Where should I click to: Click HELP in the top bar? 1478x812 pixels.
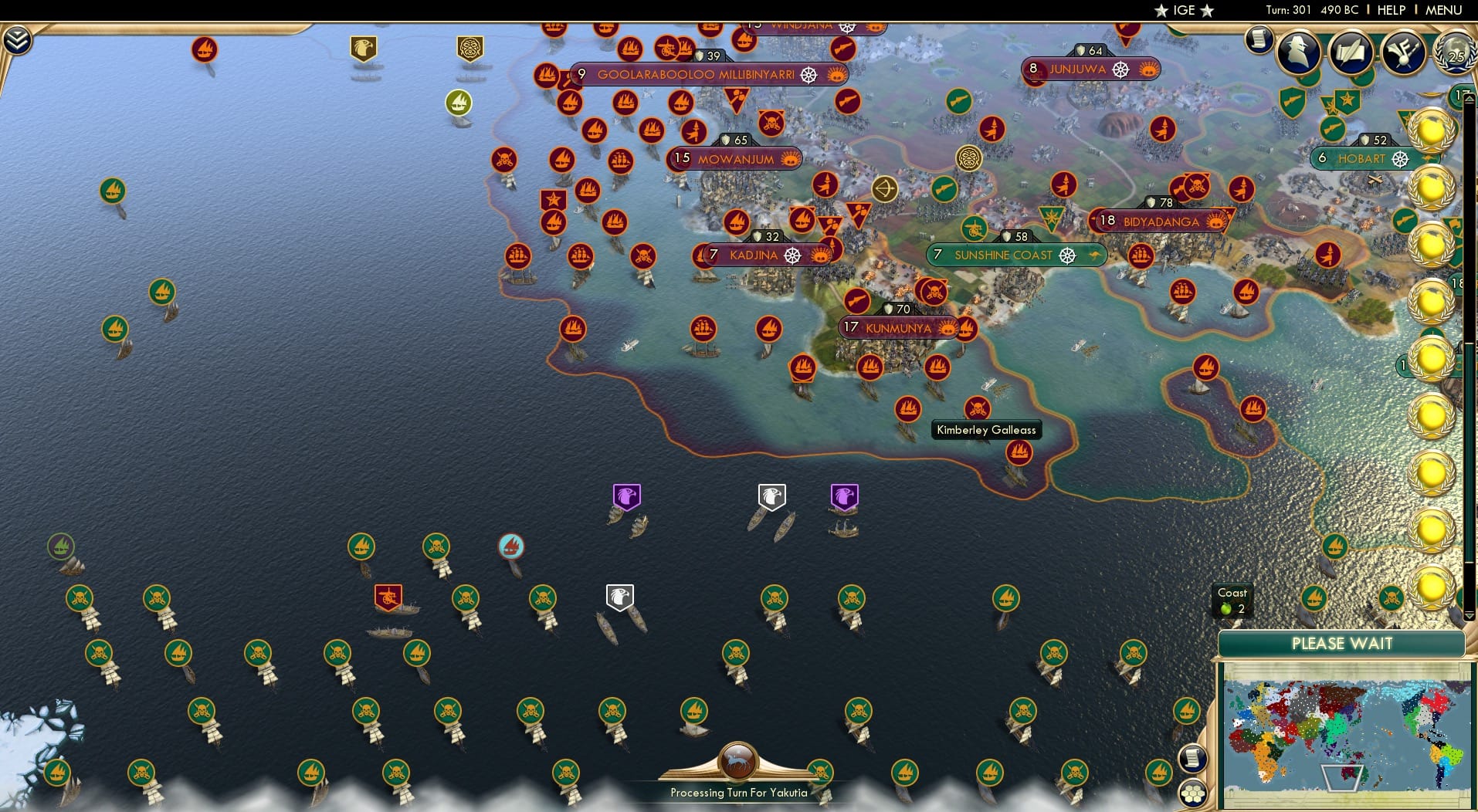(1391, 10)
